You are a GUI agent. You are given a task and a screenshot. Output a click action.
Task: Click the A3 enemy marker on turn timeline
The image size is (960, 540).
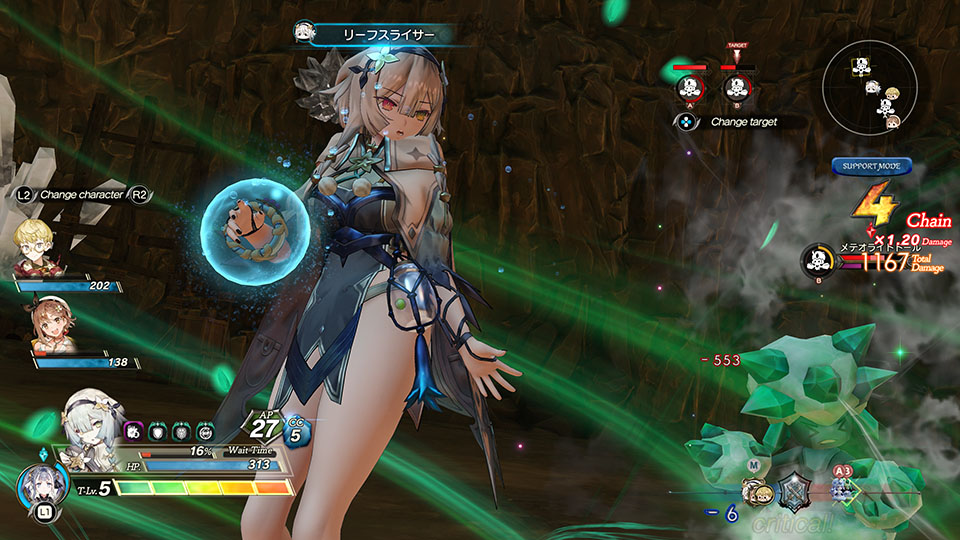(843, 487)
